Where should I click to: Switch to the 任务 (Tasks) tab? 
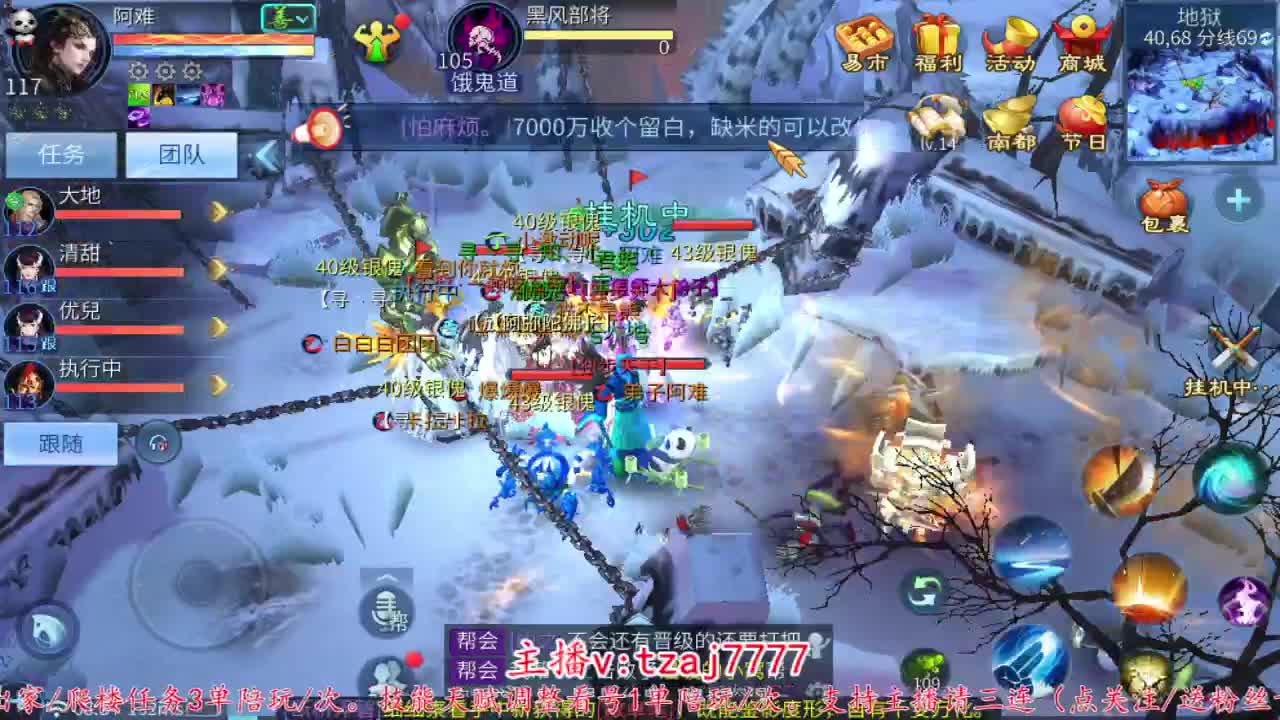(x=60, y=152)
